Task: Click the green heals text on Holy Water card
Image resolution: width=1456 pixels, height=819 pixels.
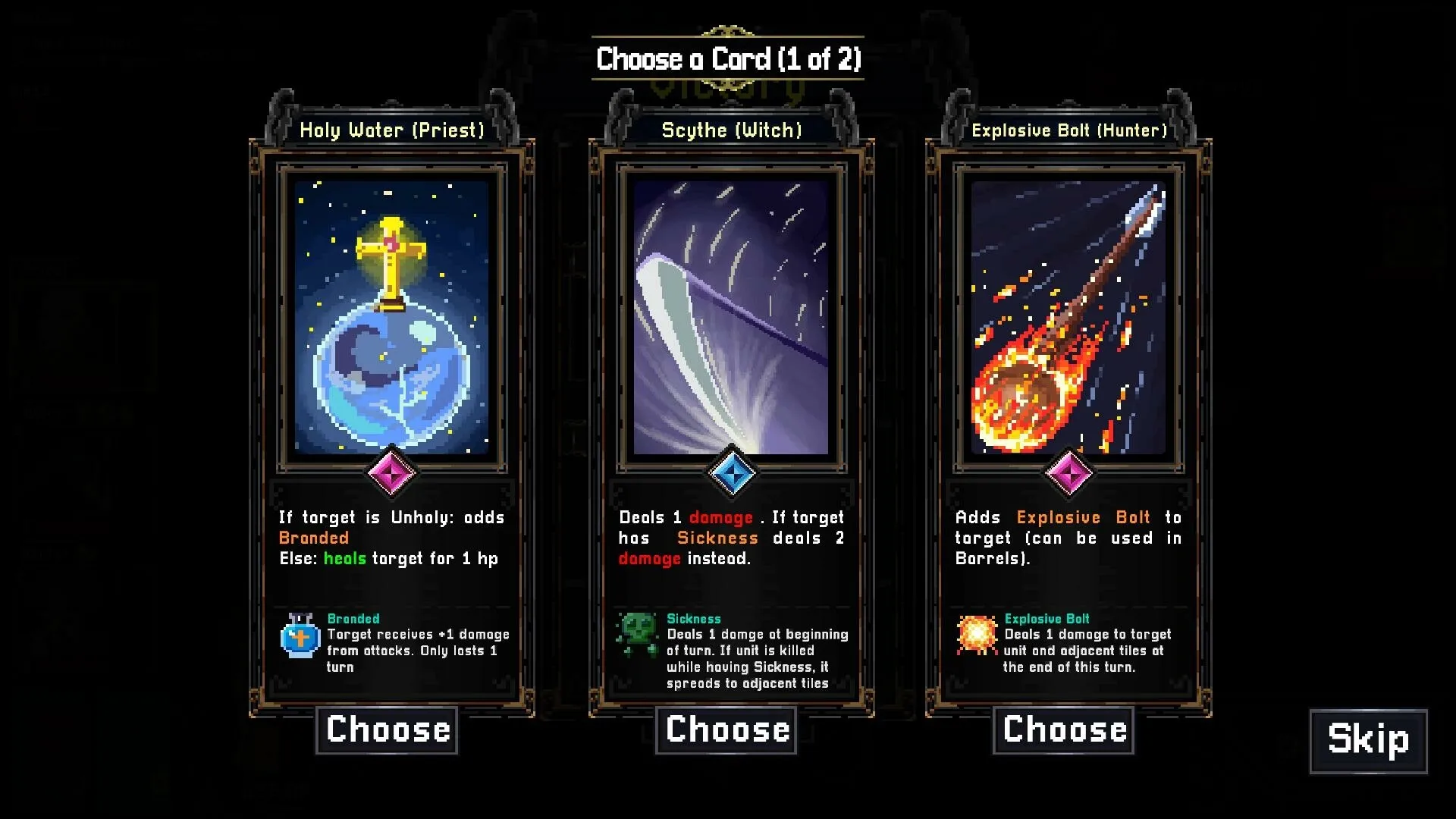Action: pos(344,558)
